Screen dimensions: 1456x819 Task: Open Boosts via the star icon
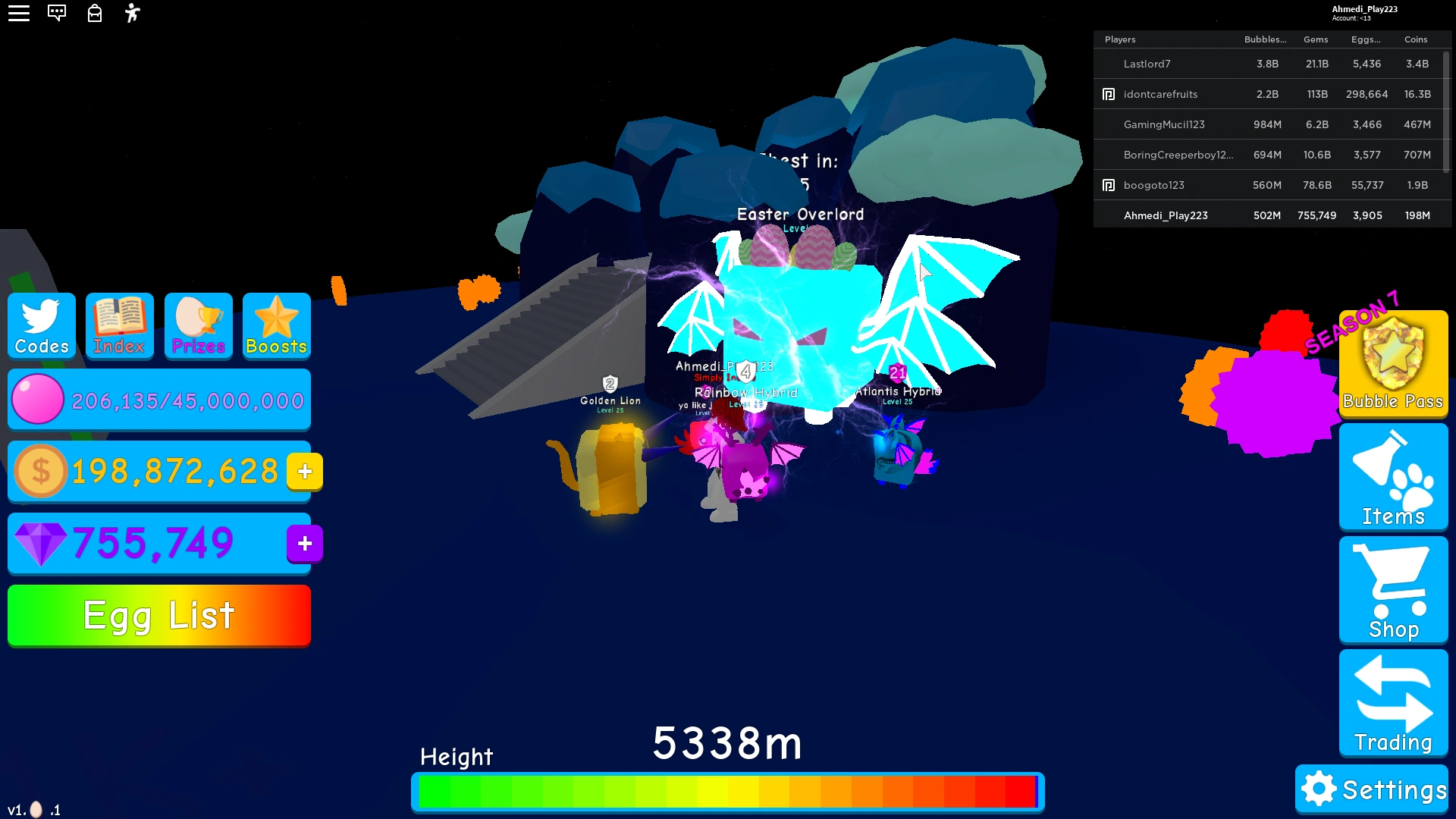tap(276, 326)
